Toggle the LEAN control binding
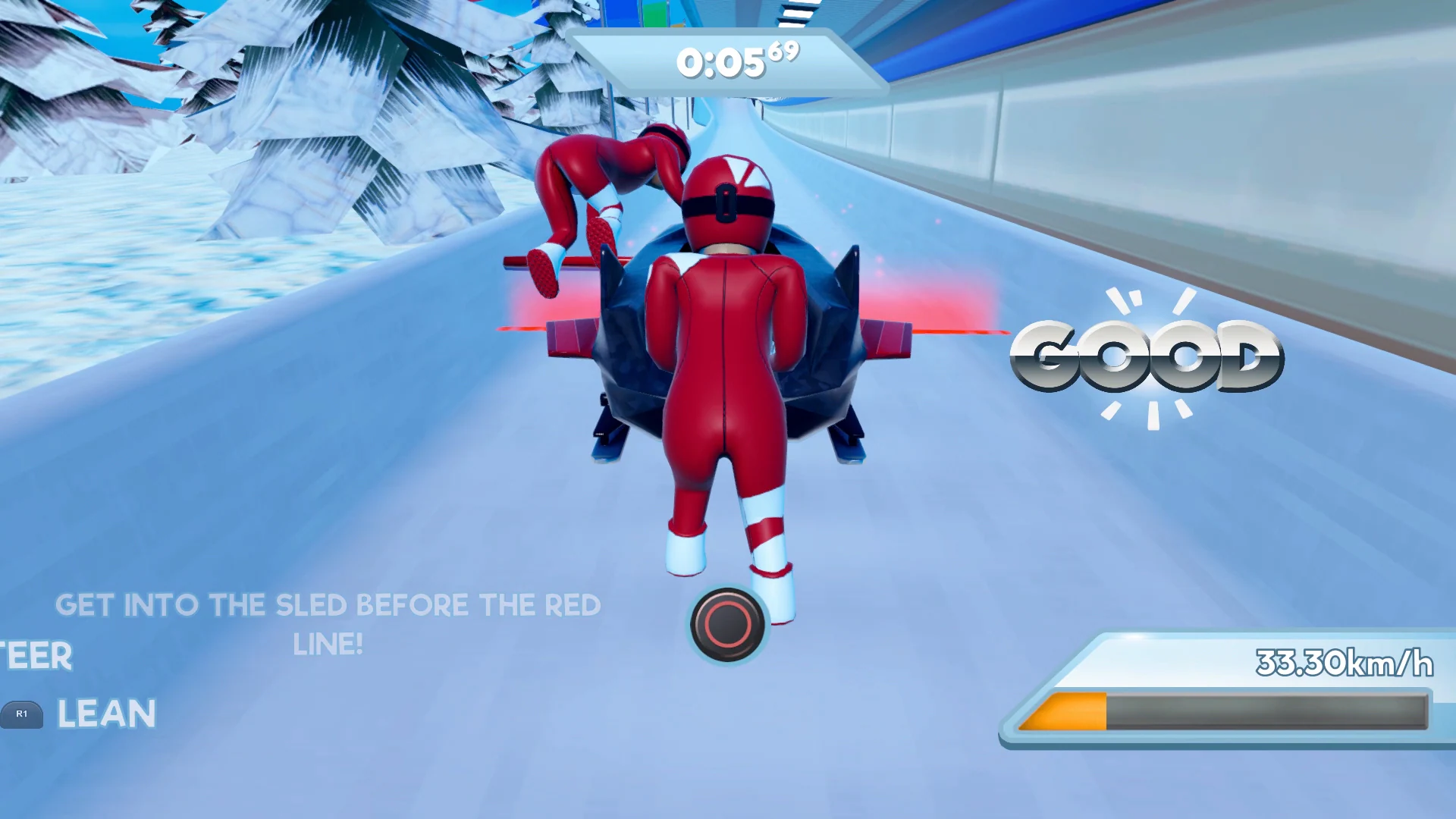The width and height of the screenshot is (1456, 819). pyautogui.click(x=106, y=714)
